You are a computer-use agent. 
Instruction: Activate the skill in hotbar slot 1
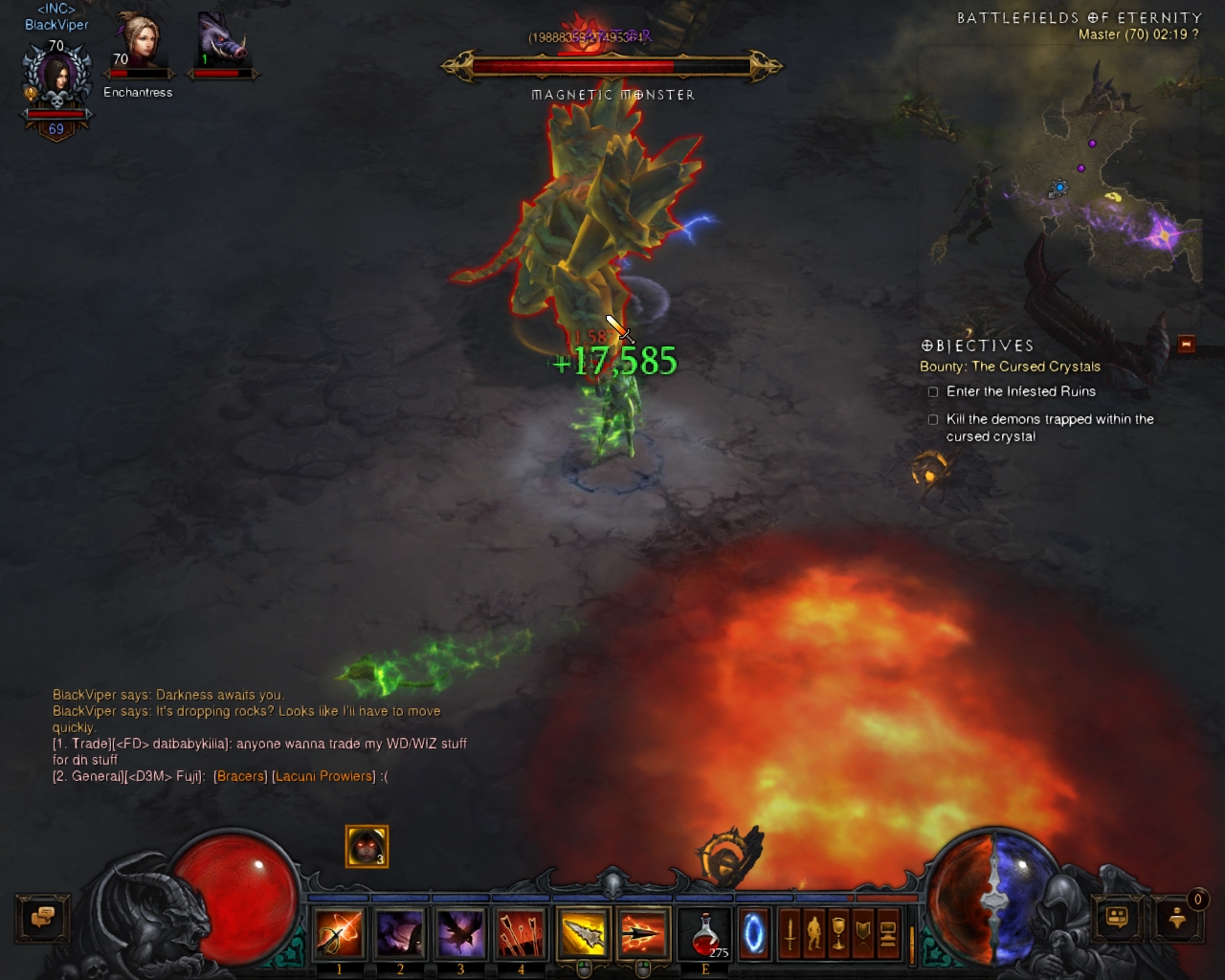(x=340, y=933)
